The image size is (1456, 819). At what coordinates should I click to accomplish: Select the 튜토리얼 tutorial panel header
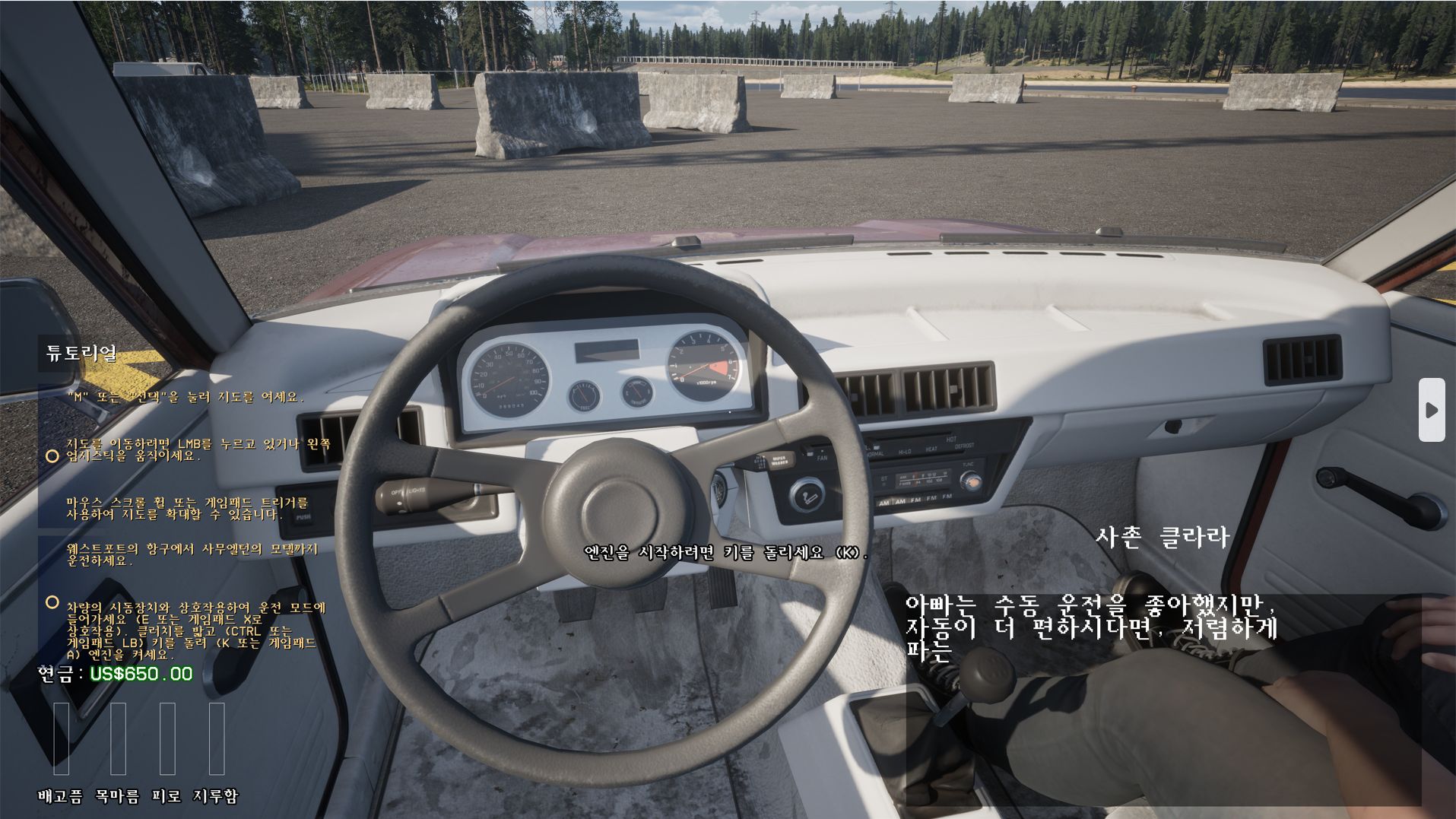point(81,354)
